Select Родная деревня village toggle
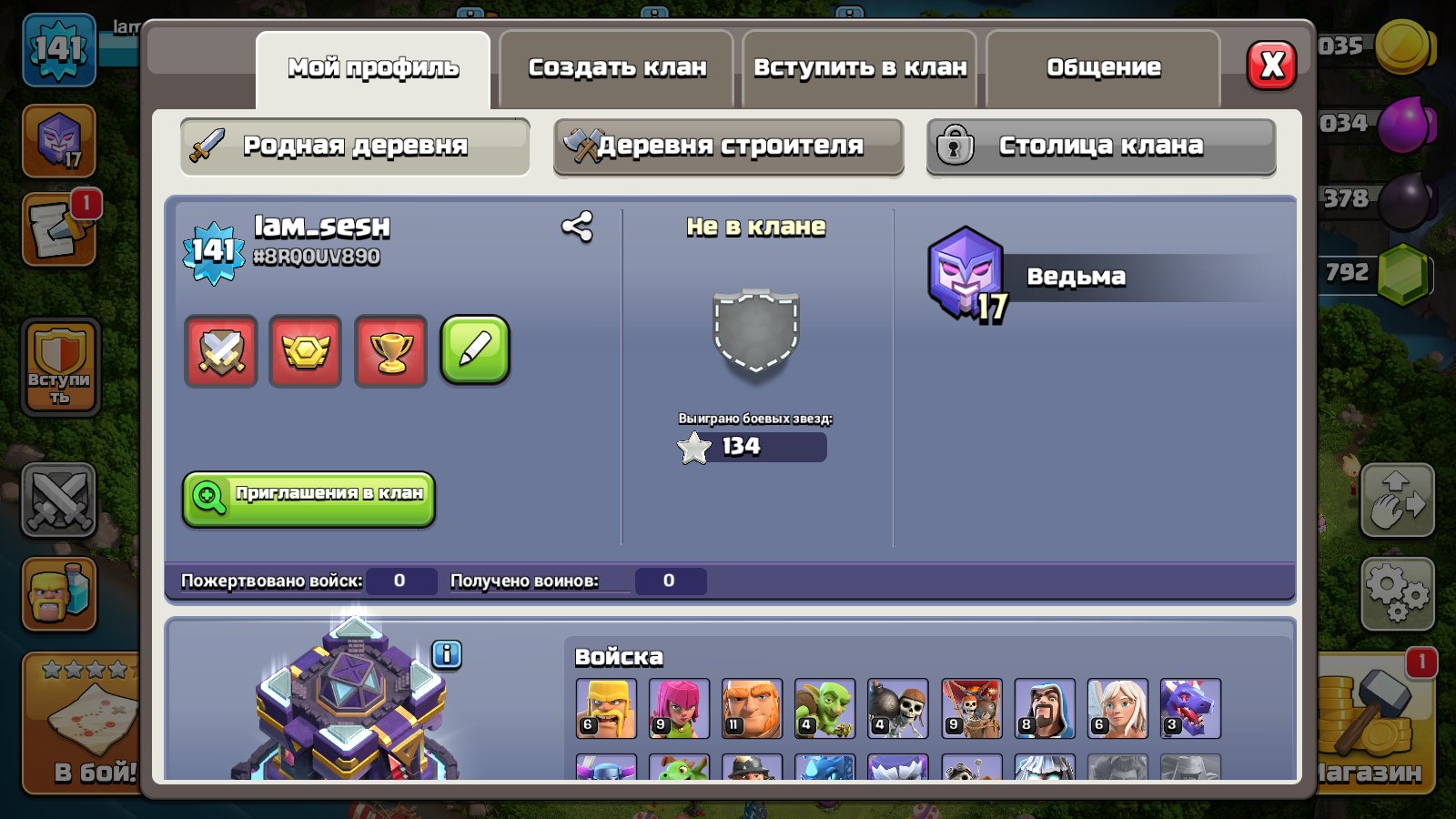 point(355,147)
